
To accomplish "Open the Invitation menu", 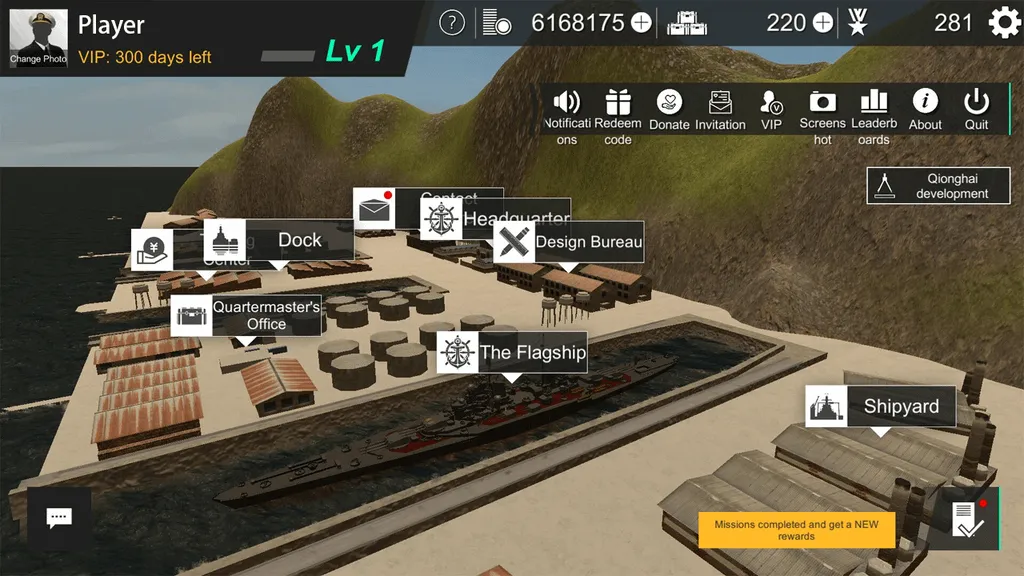I will (x=720, y=110).
